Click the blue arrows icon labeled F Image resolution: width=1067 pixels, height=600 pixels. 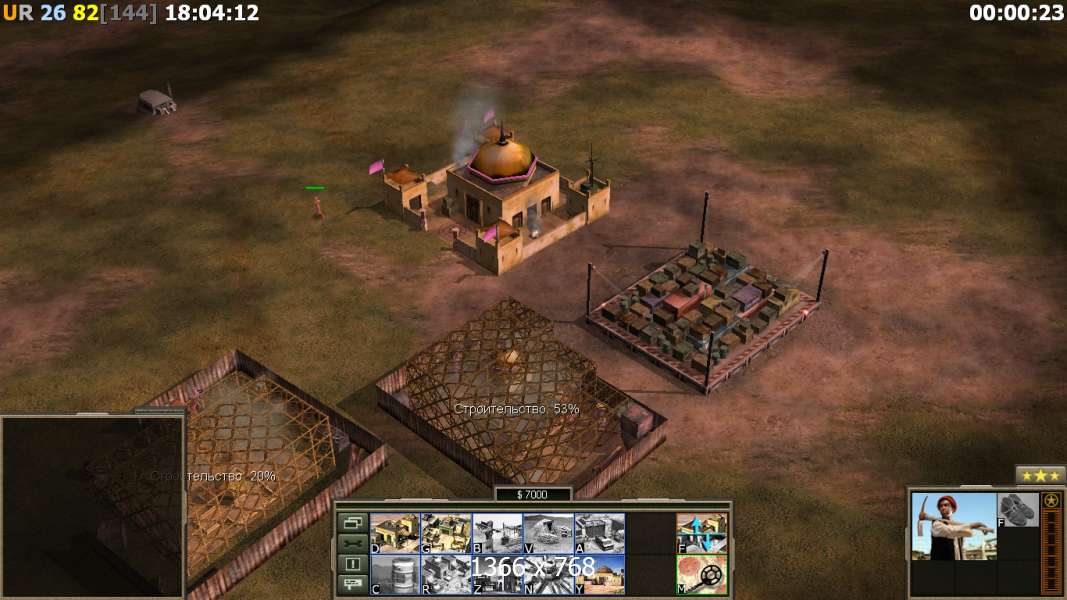(701, 533)
